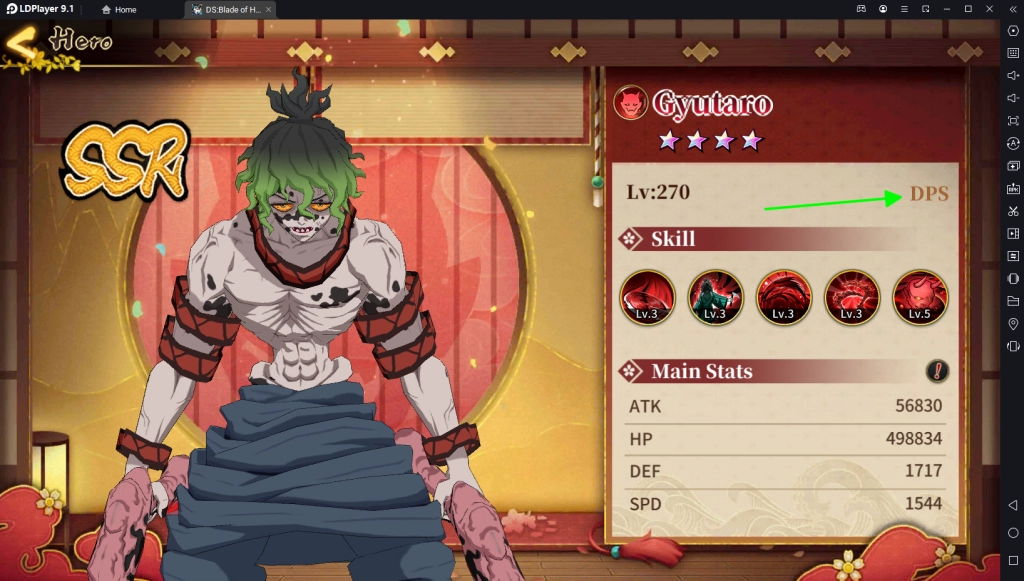
Task: Open the Main Stats info exclamation icon
Action: 937,371
